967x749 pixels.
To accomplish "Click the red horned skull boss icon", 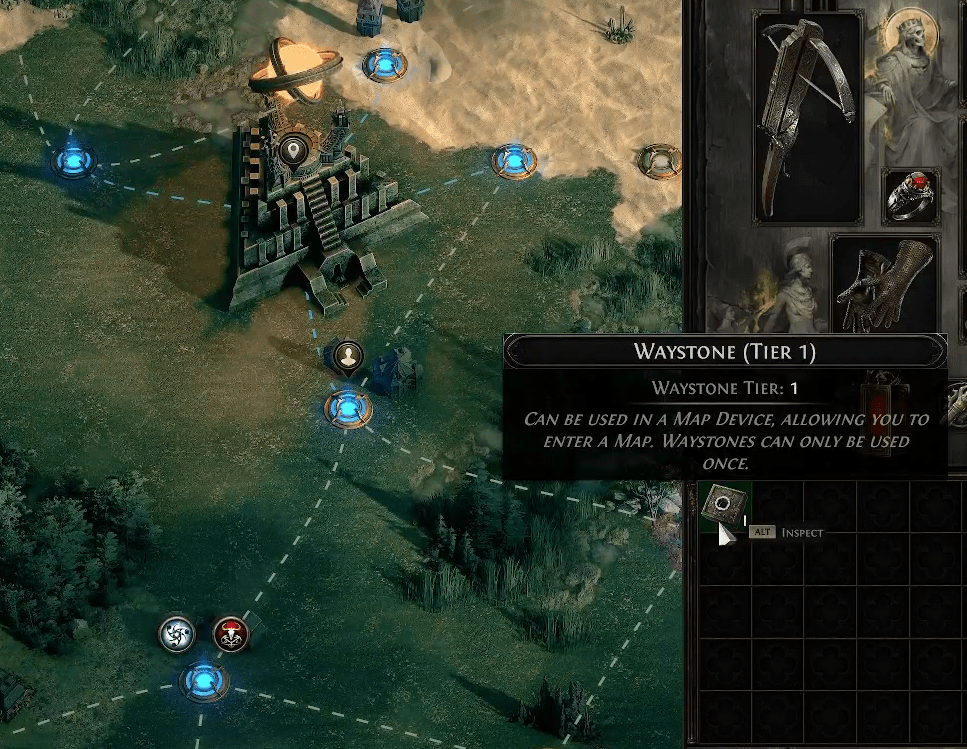I will [x=230, y=633].
